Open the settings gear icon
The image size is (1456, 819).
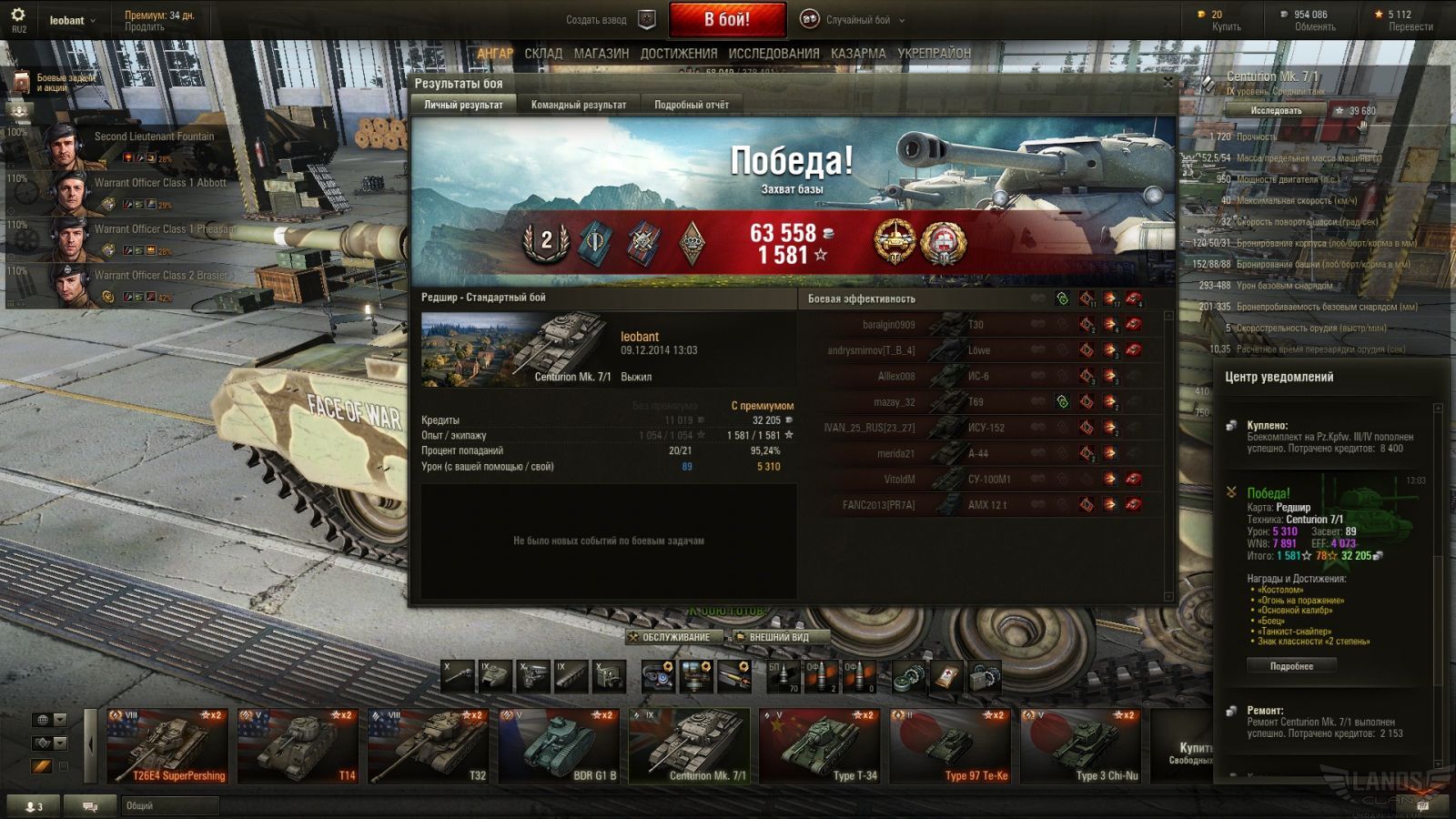(18, 15)
